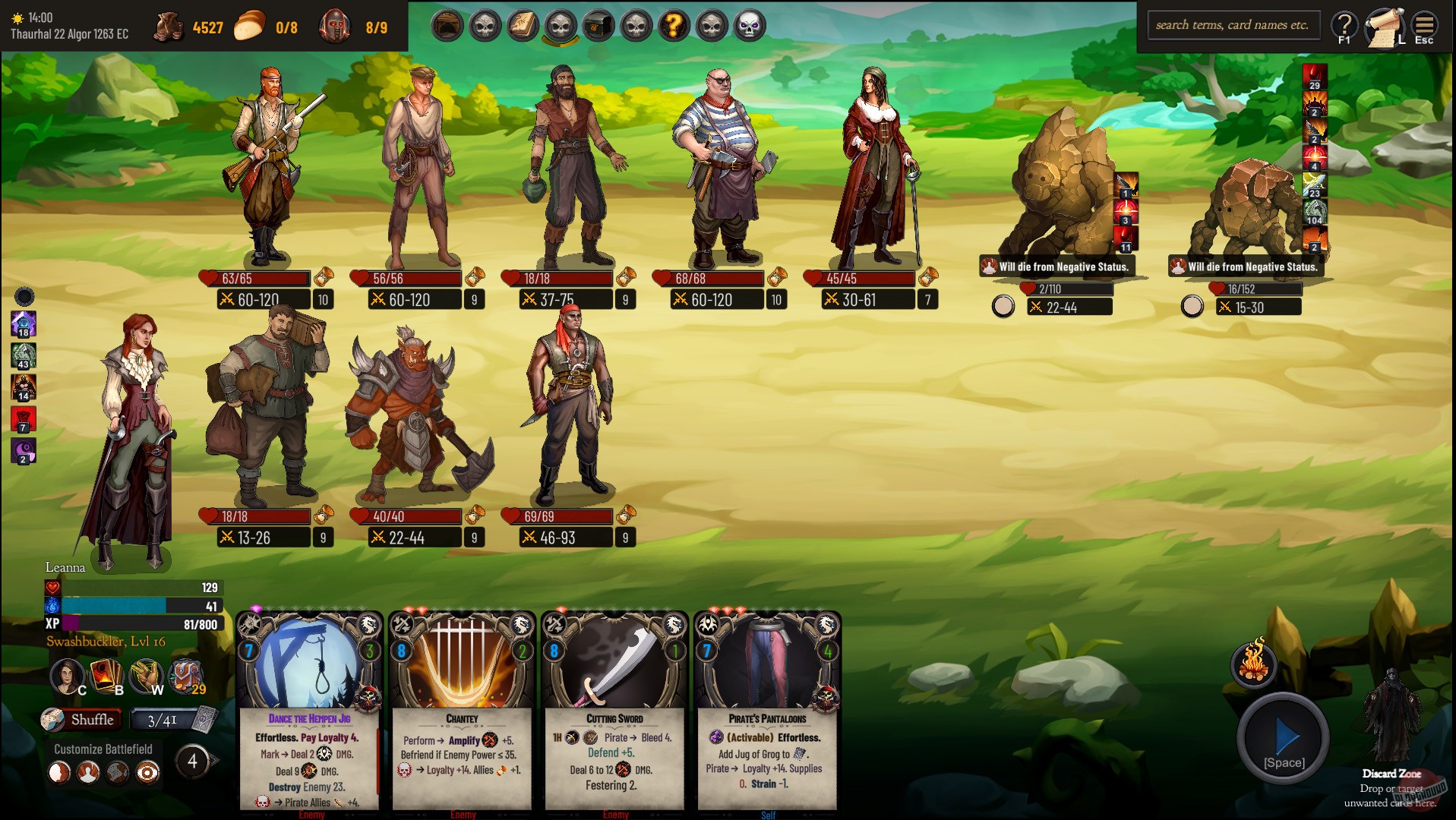Toggle the dice icon beside the Shuffle button
The image size is (1456, 820).
tap(52, 719)
